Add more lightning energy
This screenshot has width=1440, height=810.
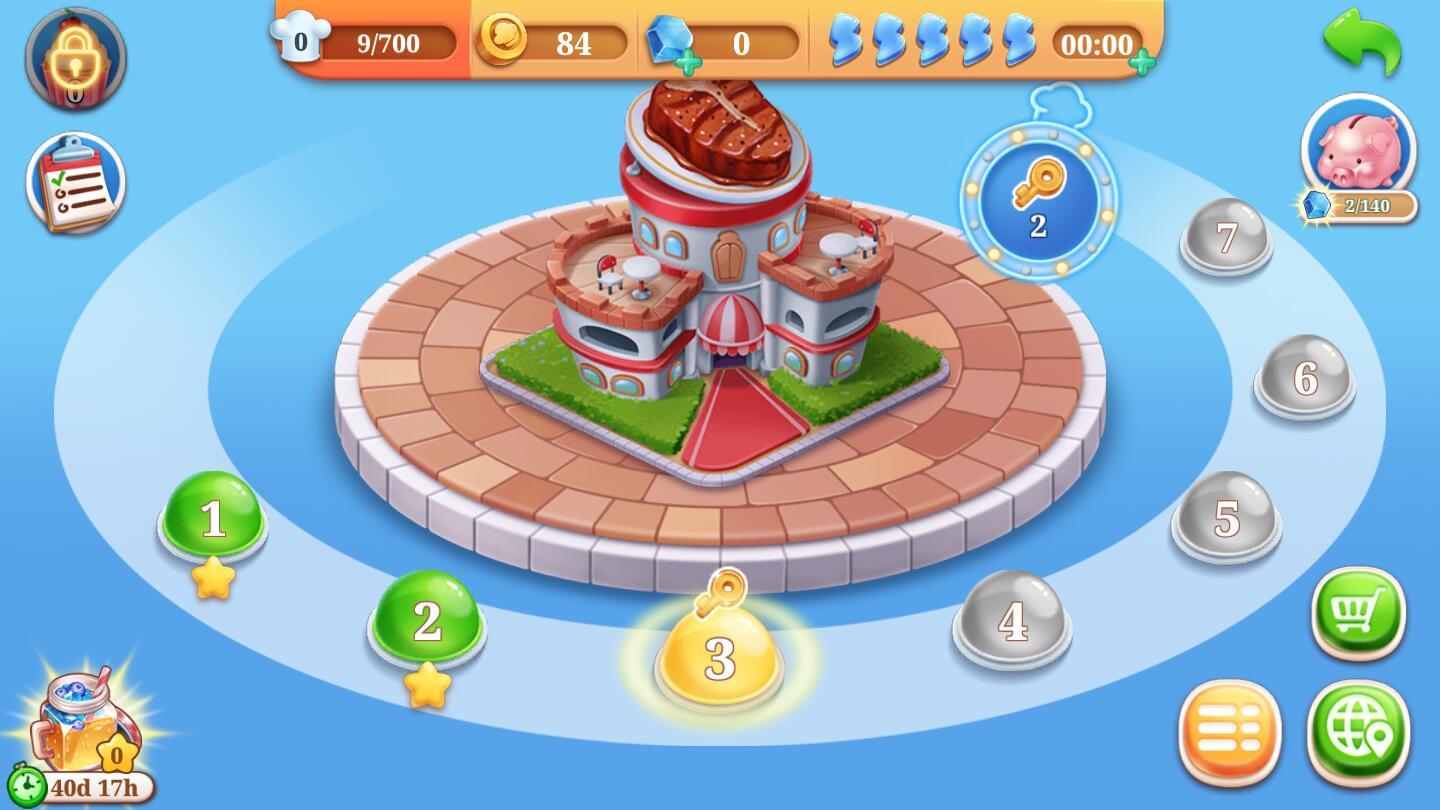(1142, 63)
